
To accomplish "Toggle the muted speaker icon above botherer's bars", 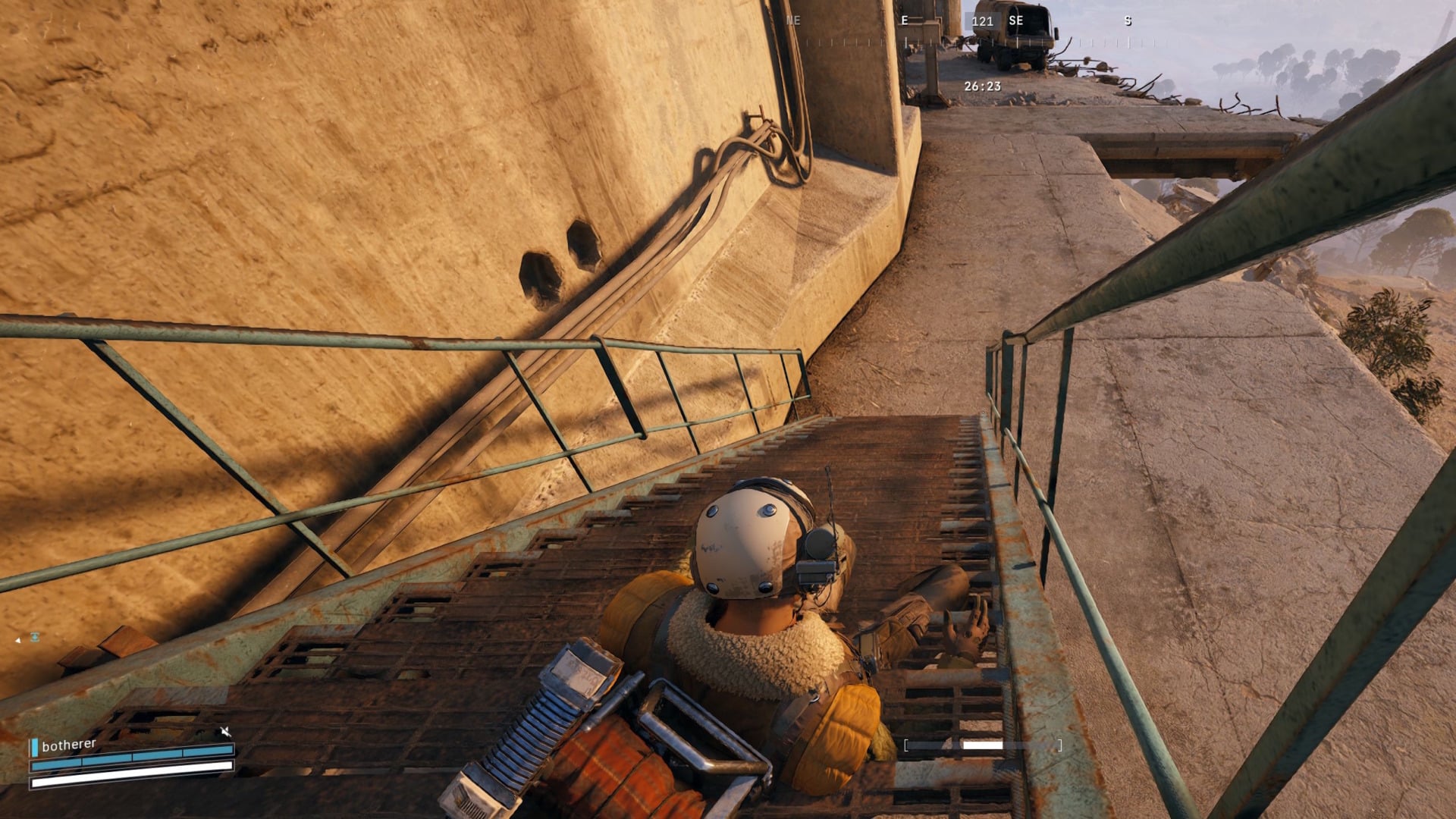I will [x=225, y=732].
